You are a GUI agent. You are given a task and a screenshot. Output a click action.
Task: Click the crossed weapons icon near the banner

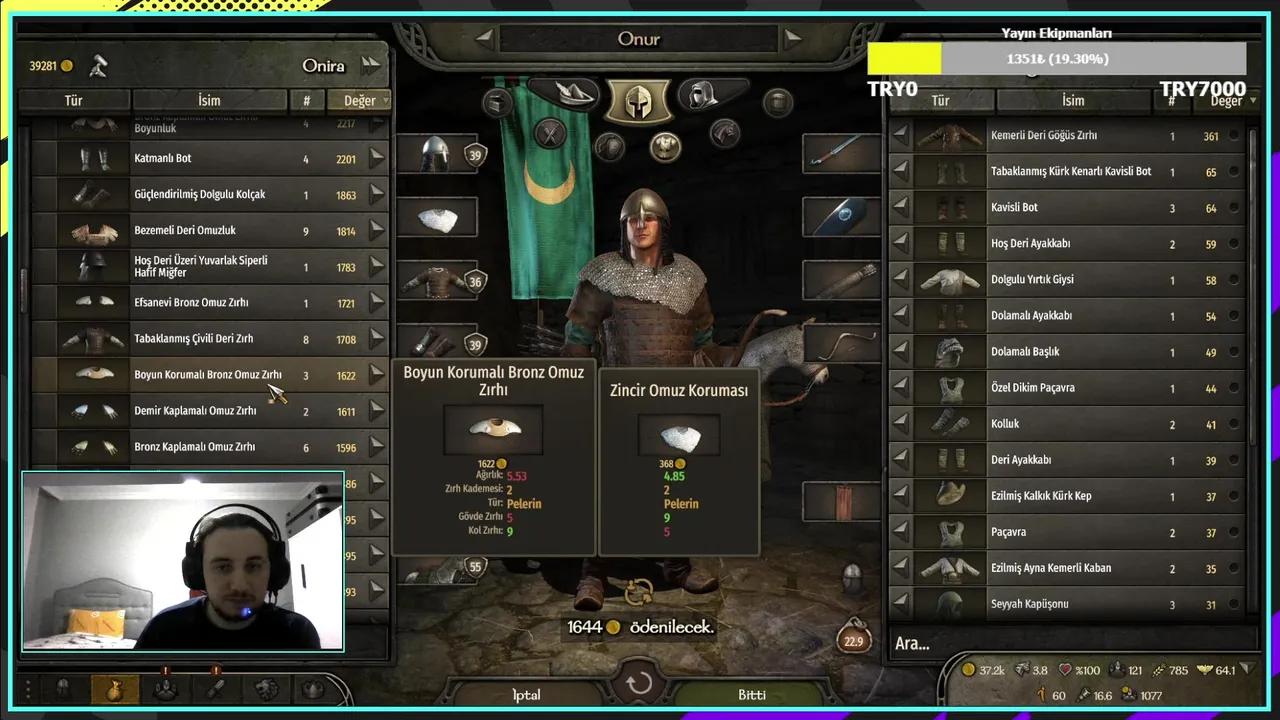point(548,134)
